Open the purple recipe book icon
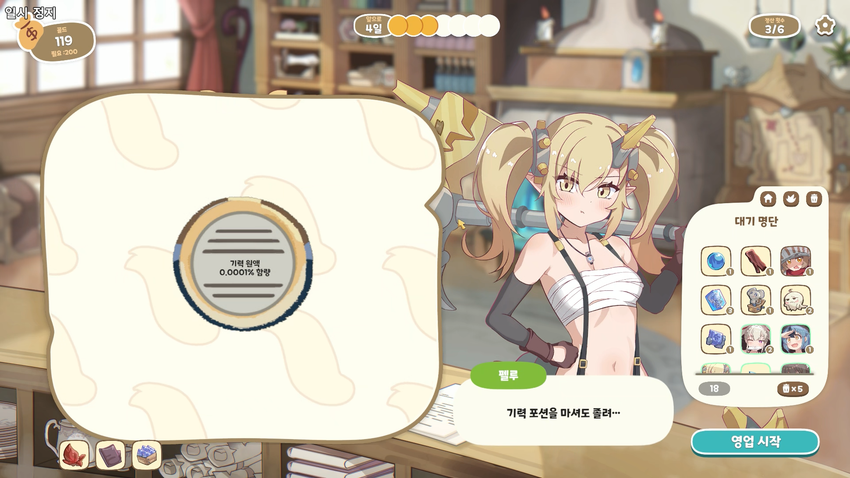The width and height of the screenshot is (850, 478). pyautogui.click(x=110, y=455)
